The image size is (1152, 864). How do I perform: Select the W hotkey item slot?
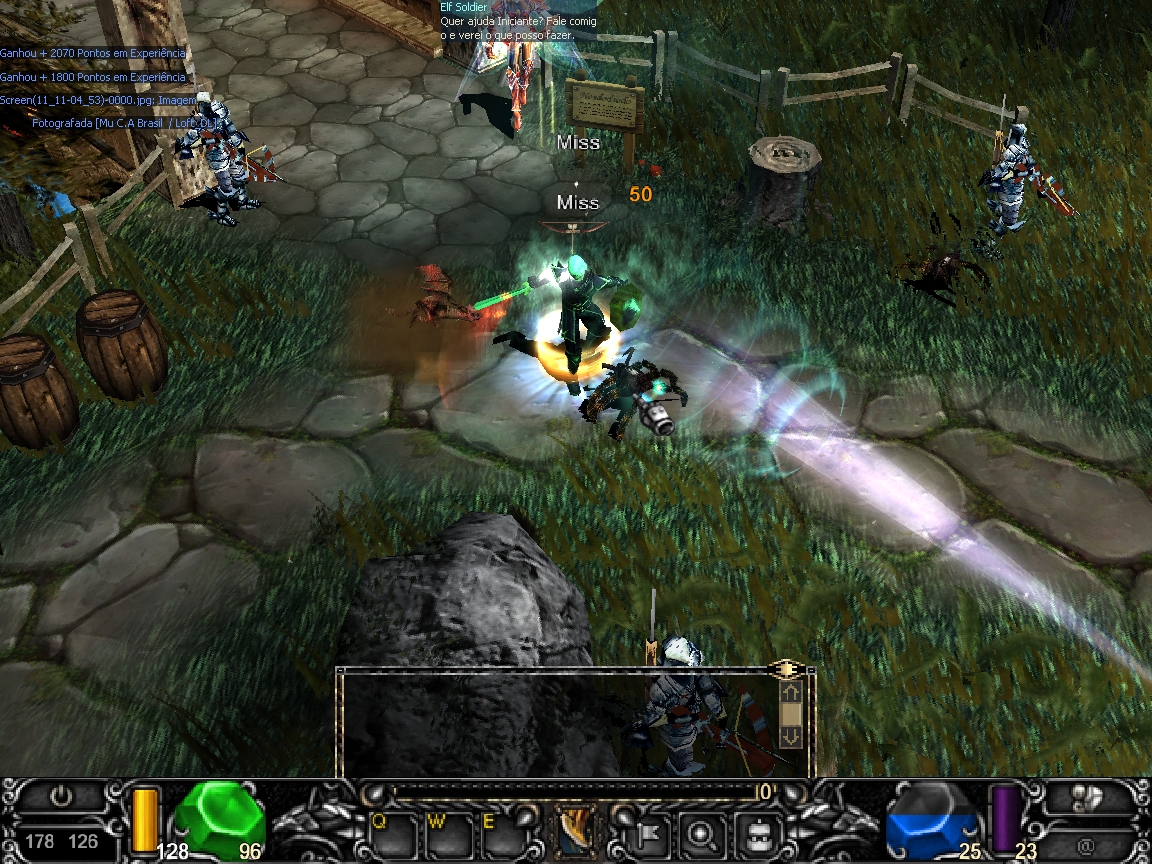tap(449, 834)
